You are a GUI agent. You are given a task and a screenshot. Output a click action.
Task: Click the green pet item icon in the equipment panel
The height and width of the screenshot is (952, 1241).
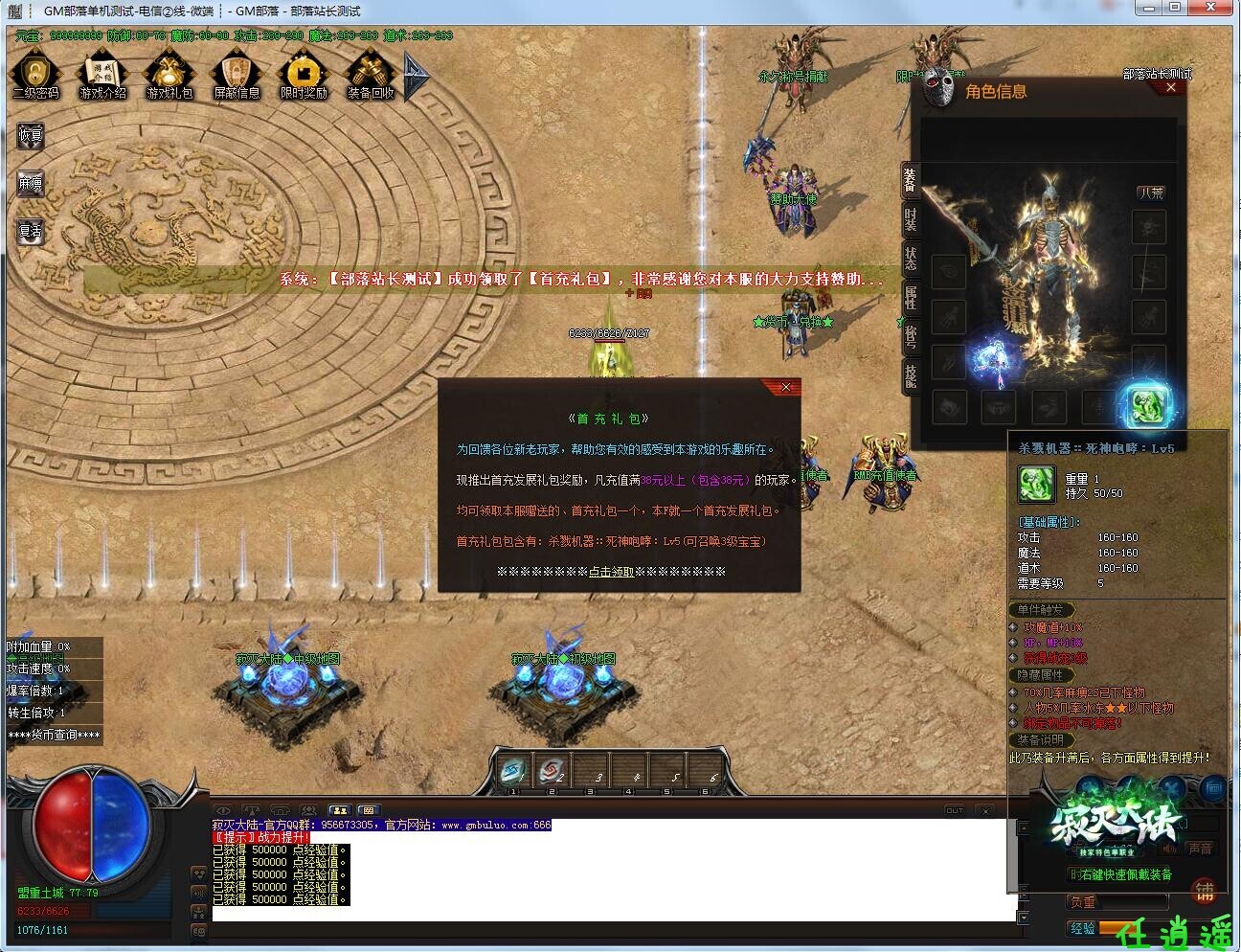(1150, 406)
